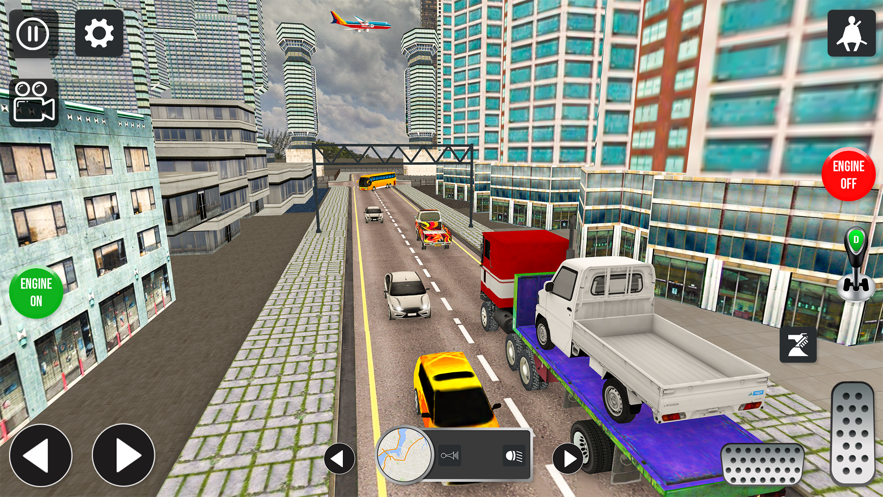Click the small left turn indicator arrow
Viewport: 883px width, 497px height.
339,458
